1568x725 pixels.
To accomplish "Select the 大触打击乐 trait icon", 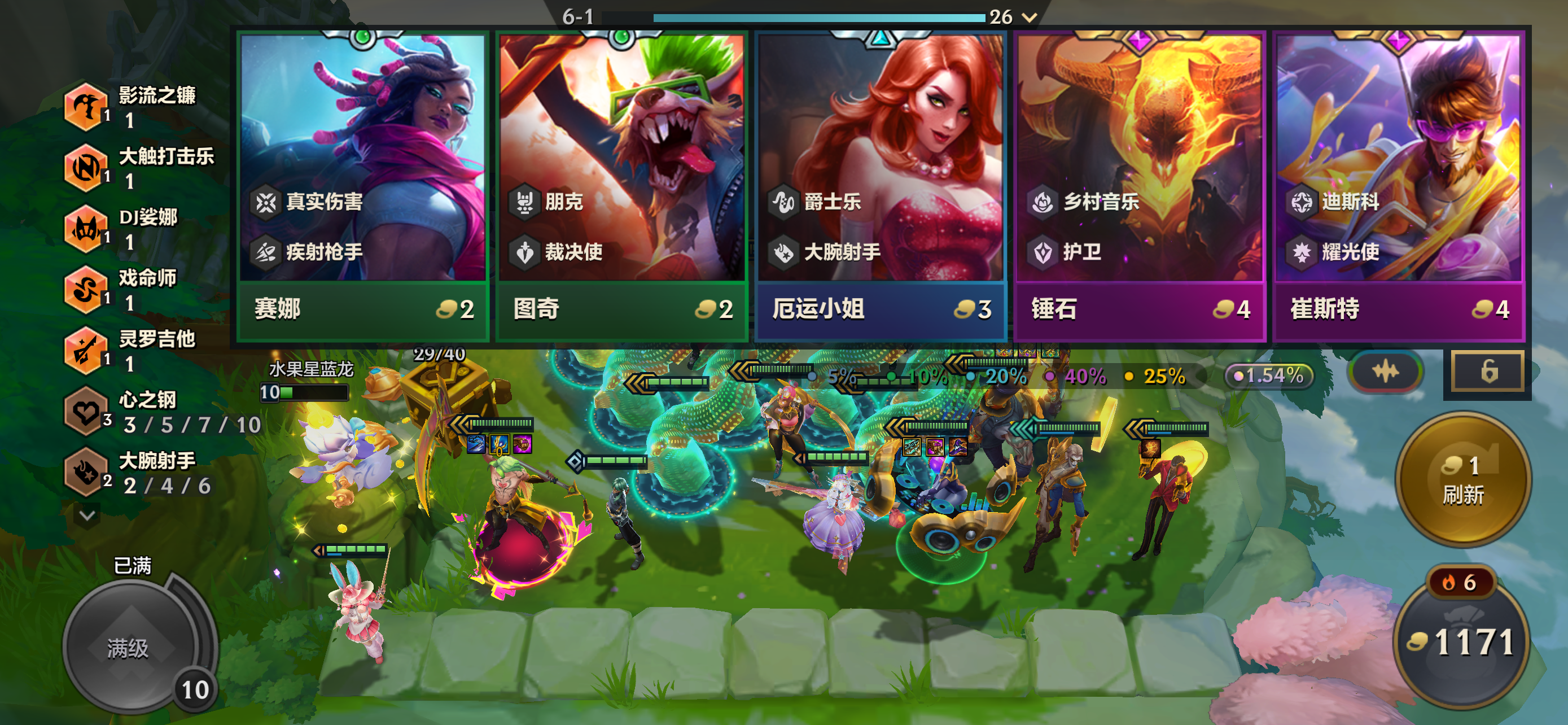I will point(86,167).
